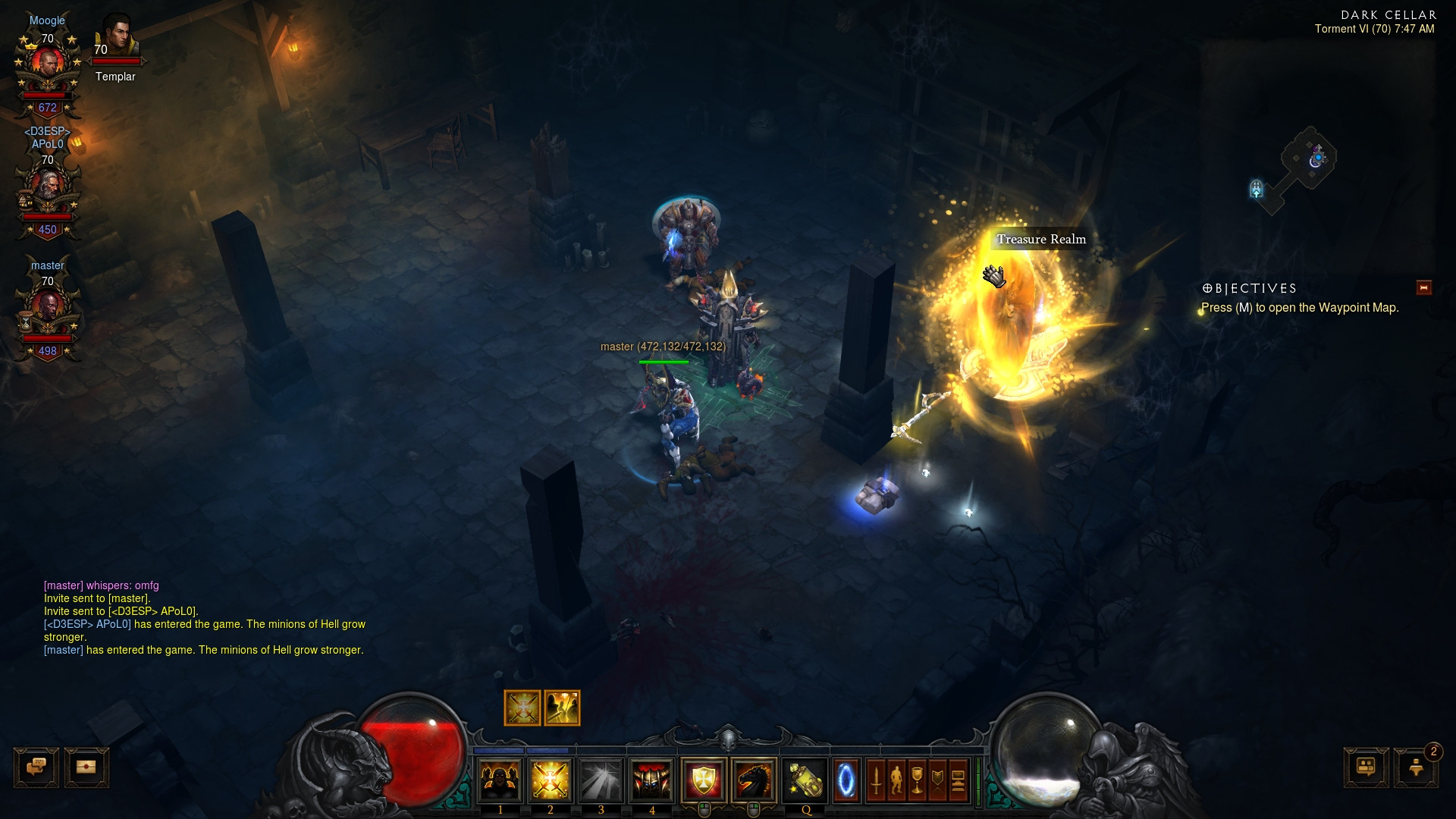The image size is (1456, 819).
Task: Cast the blue Town Portal icon
Action: tap(846, 780)
